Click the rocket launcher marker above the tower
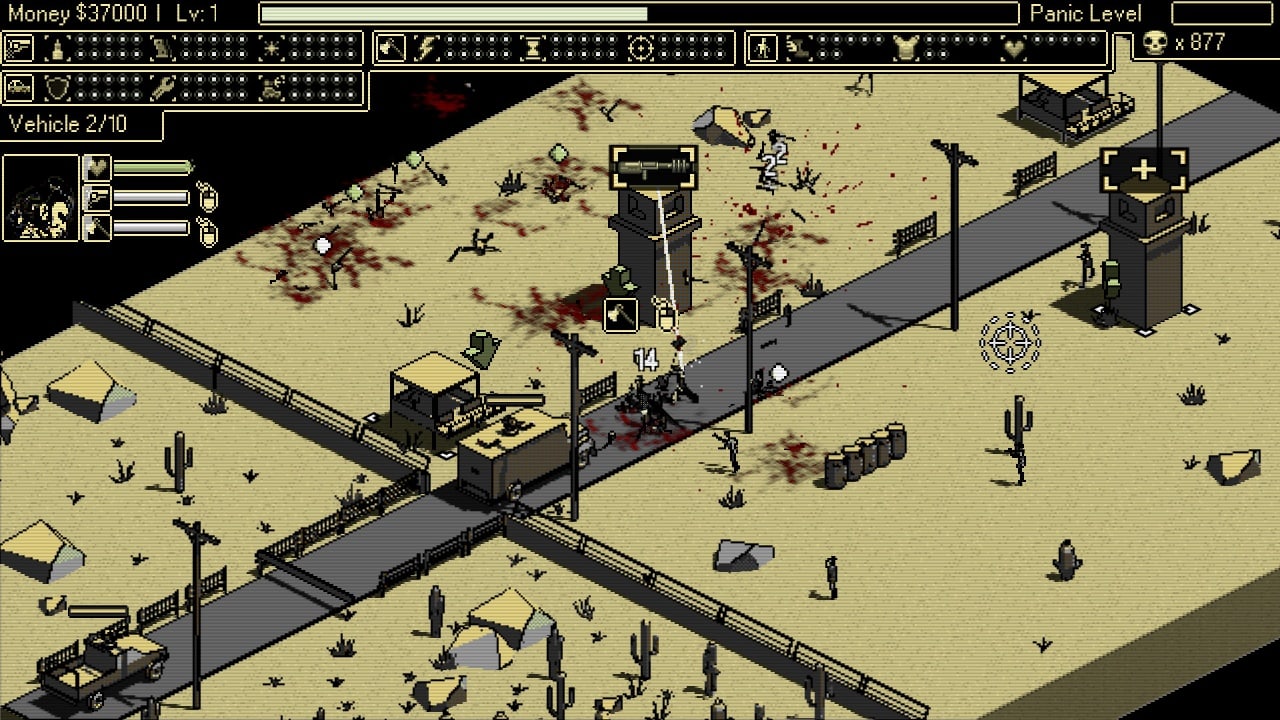The height and width of the screenshot is (720, 1280). (653, 167)
